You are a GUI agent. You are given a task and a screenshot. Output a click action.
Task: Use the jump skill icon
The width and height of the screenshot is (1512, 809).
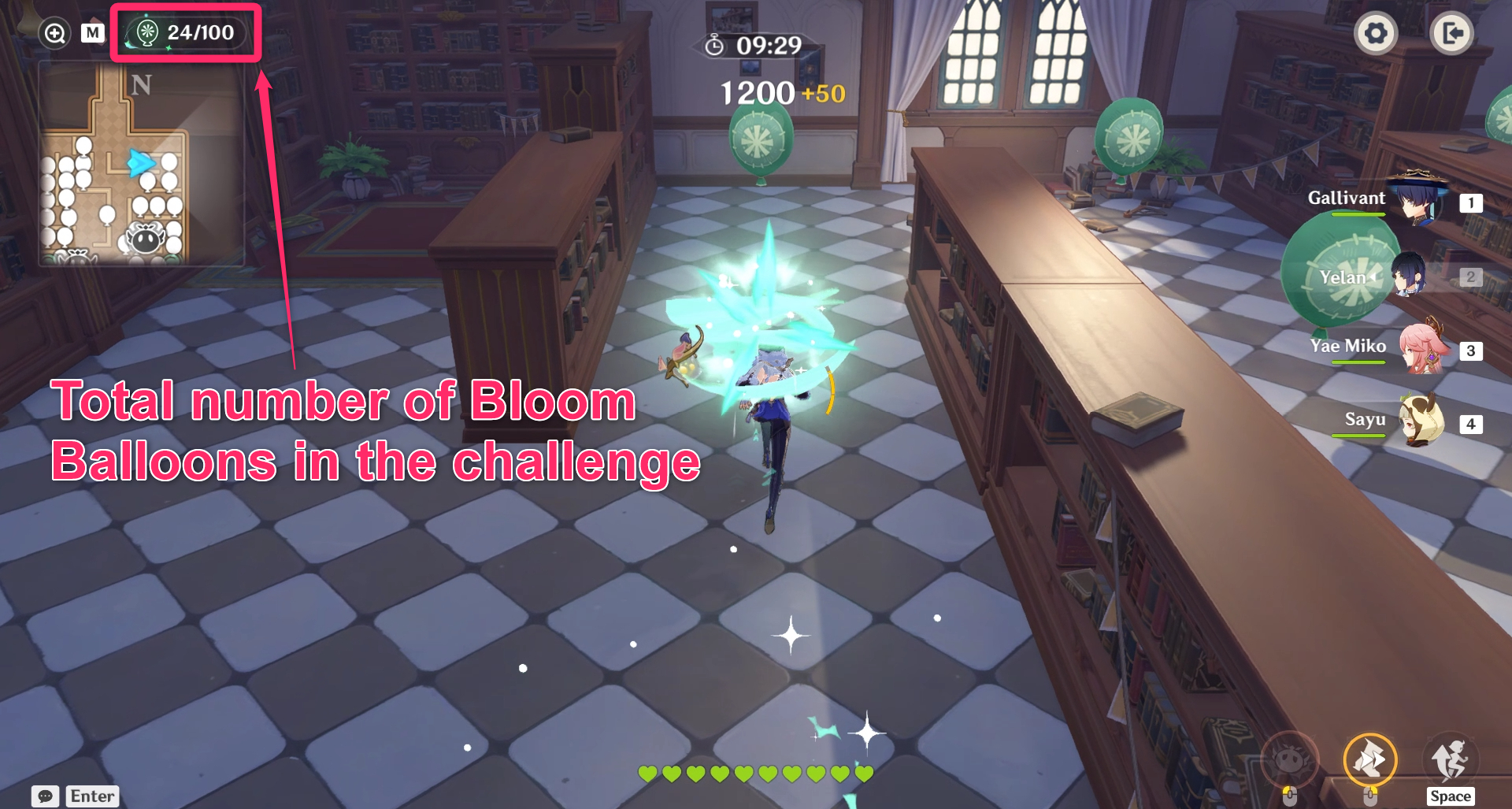click(x=1450, y=759)
